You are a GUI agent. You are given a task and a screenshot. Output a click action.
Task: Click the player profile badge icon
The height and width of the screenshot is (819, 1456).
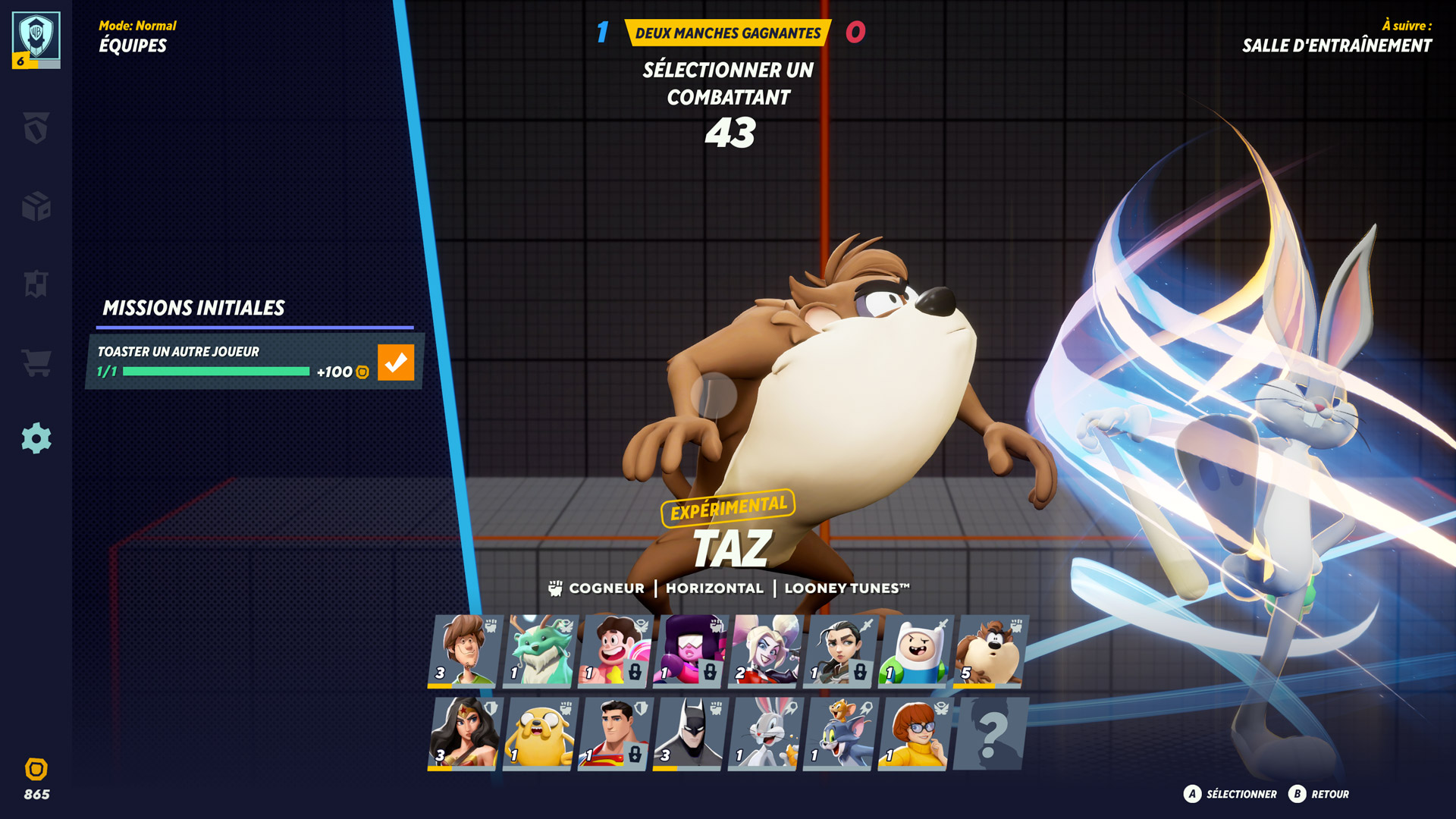click(36, 39)
